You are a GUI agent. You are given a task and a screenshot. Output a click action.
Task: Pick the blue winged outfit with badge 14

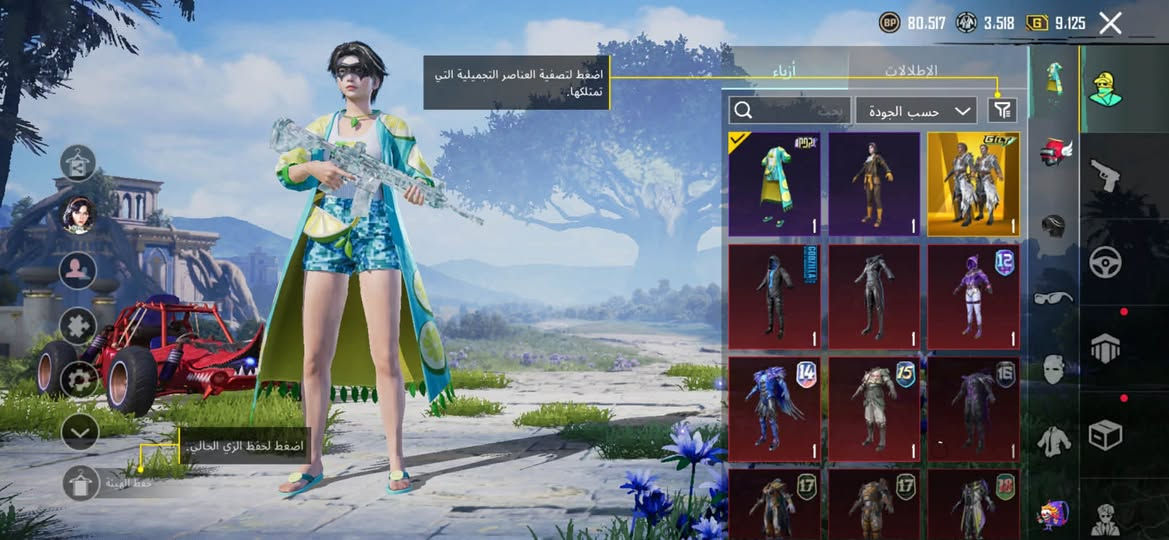pyautogui.click(x=774, y=408)
